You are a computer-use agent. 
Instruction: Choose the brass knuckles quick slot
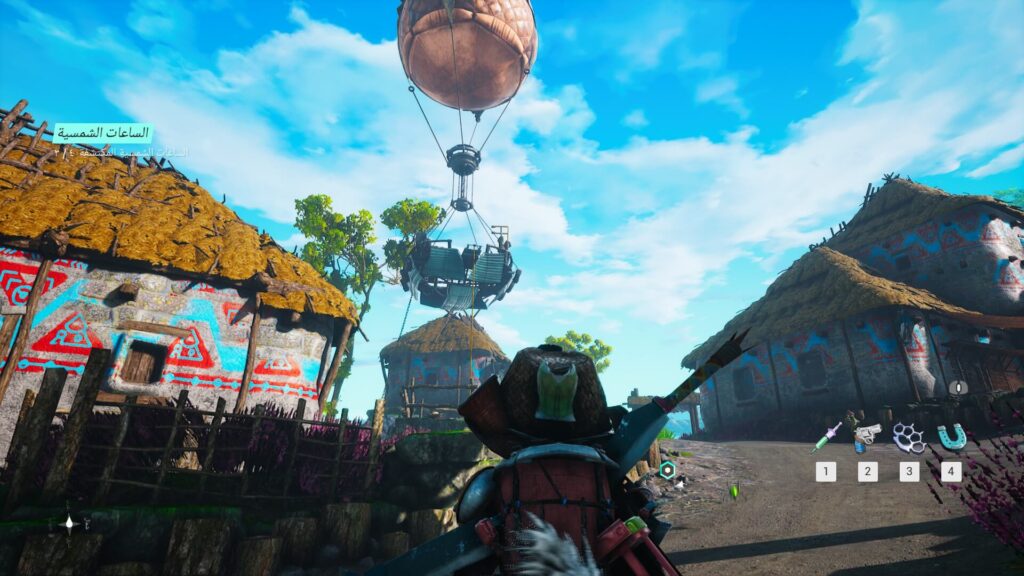(908, 437)
